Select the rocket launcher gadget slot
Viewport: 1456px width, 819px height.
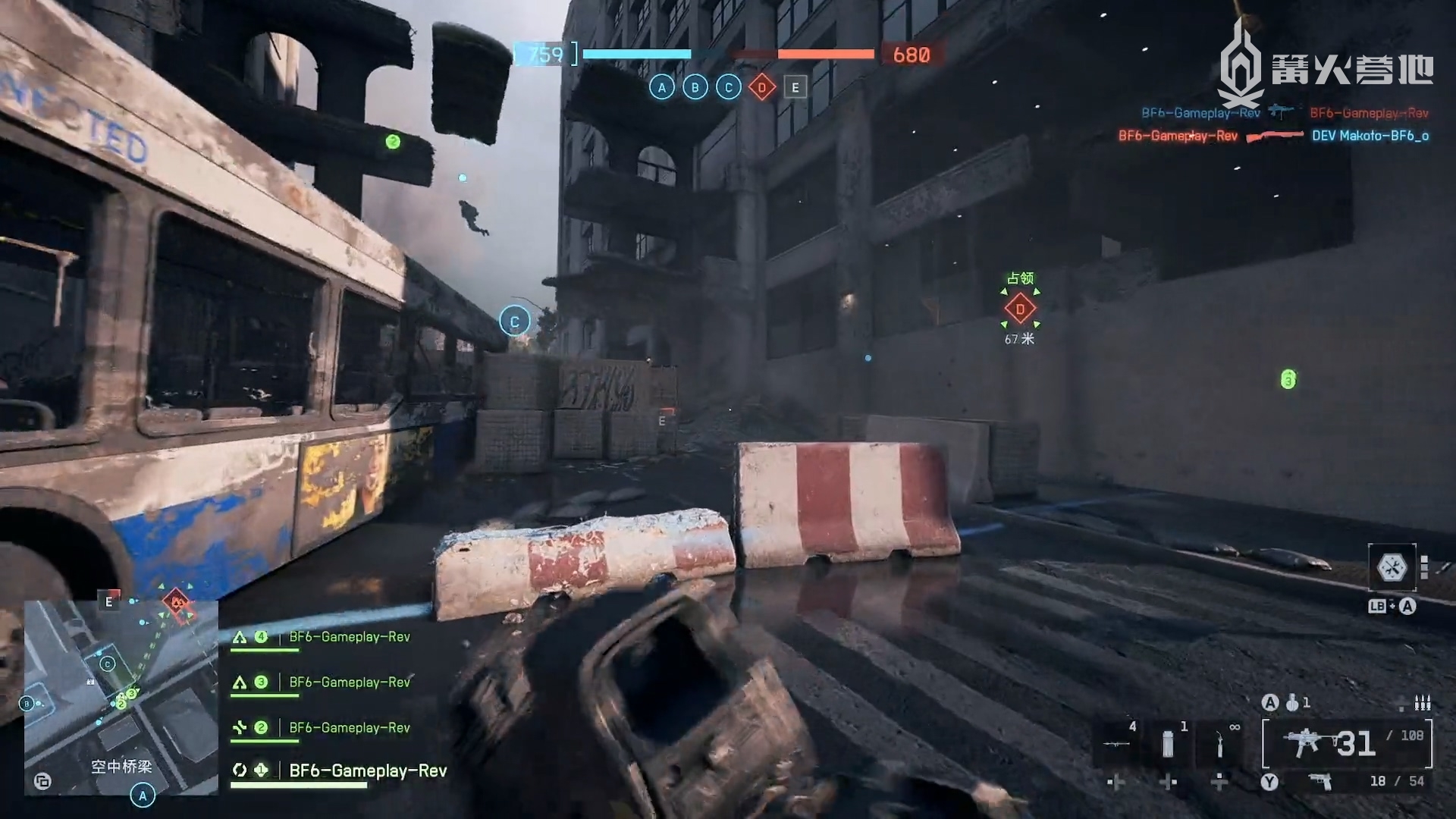[x=1116, y=743]
